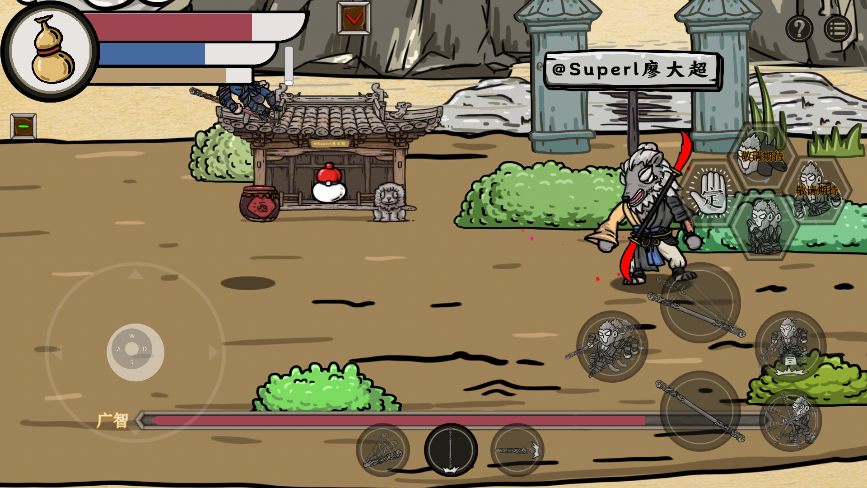The width and height of the screenshot is (867, 488).
Task: Select the vertical staff stance button
Action: 450,450
